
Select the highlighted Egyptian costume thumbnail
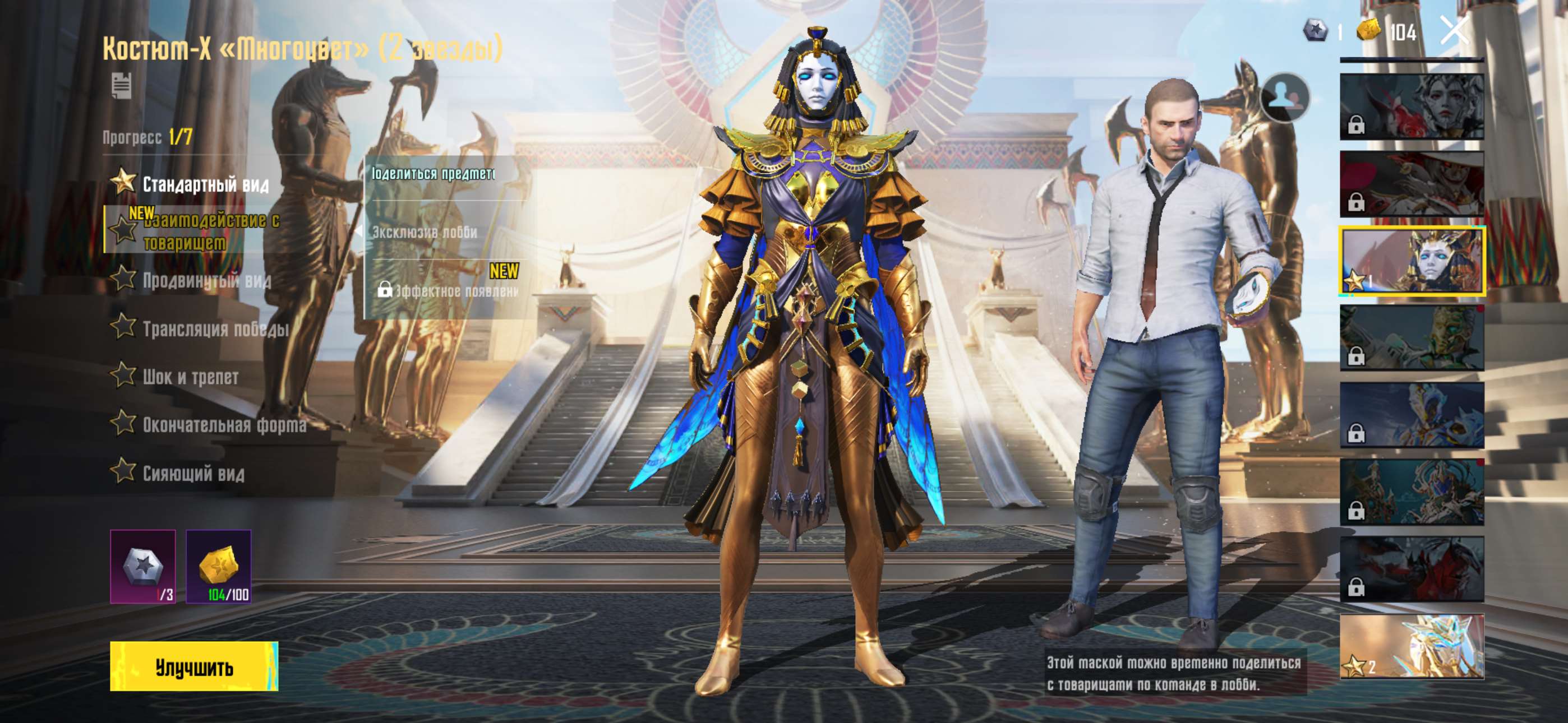coord(1412,261)
